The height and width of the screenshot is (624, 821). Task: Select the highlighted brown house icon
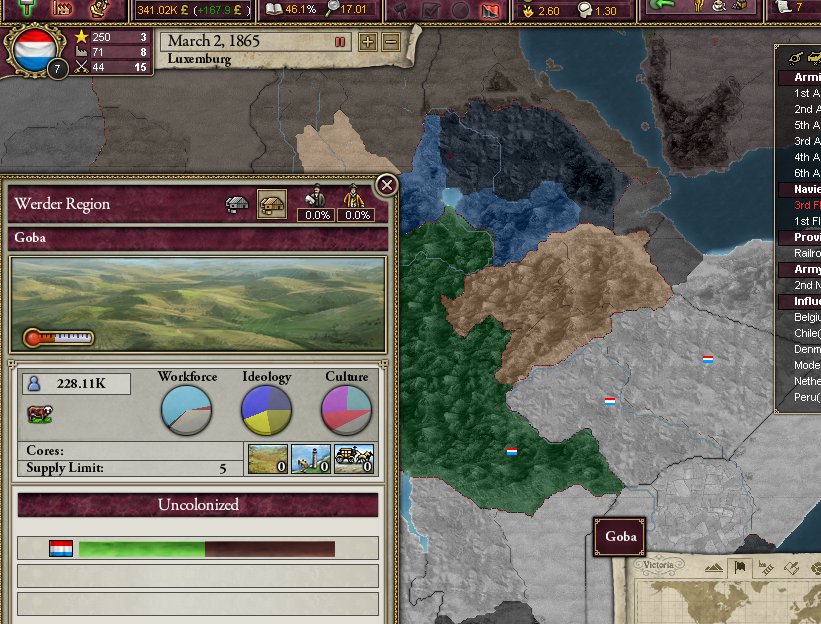271,204
